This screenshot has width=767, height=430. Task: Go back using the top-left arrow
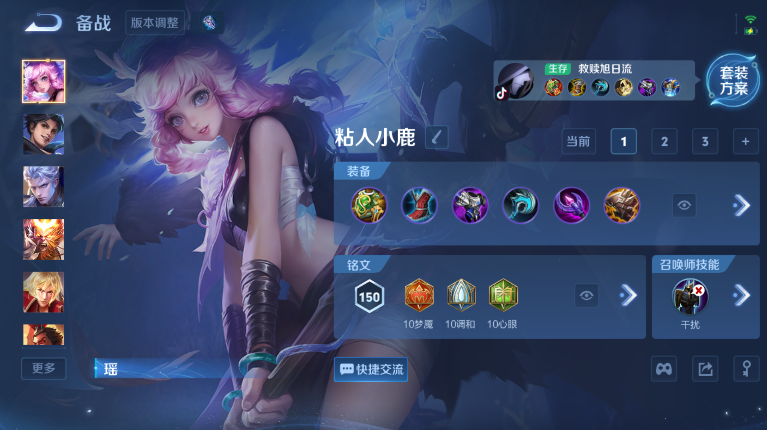(42, 22)
